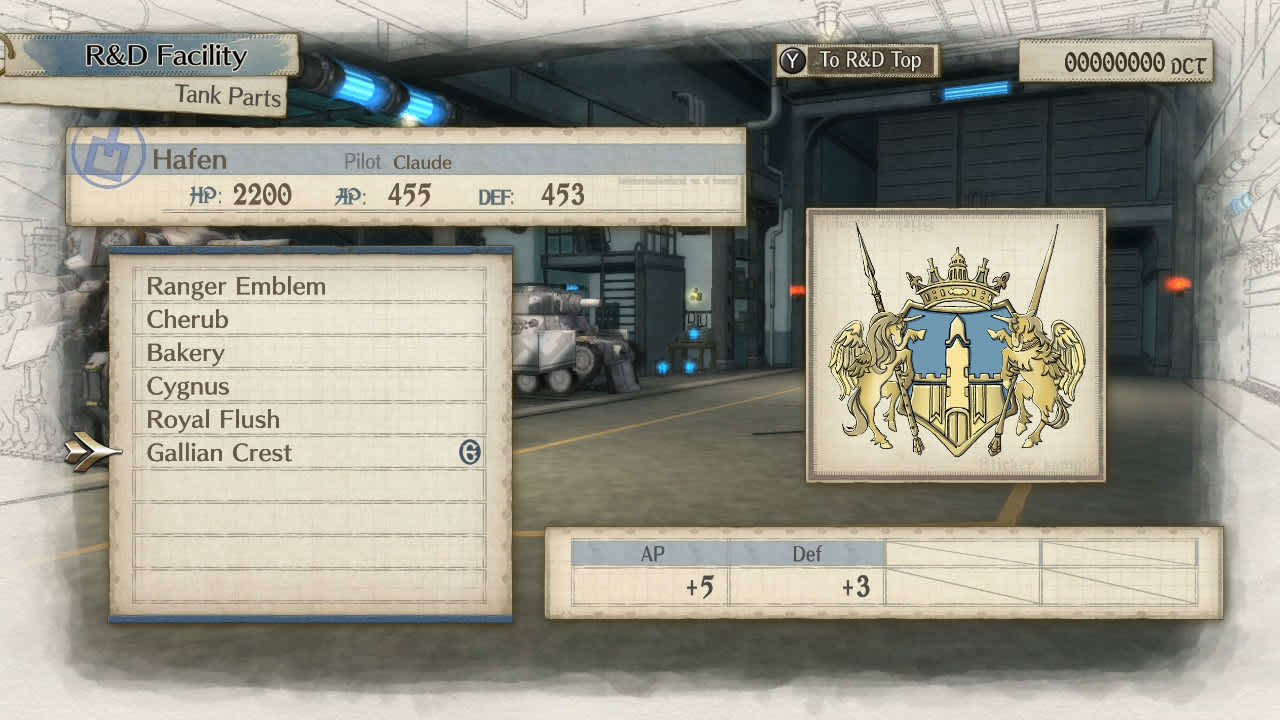The image size is (1280, 720).
Task: Click the pilot name Claude
Action: point(424,162)
